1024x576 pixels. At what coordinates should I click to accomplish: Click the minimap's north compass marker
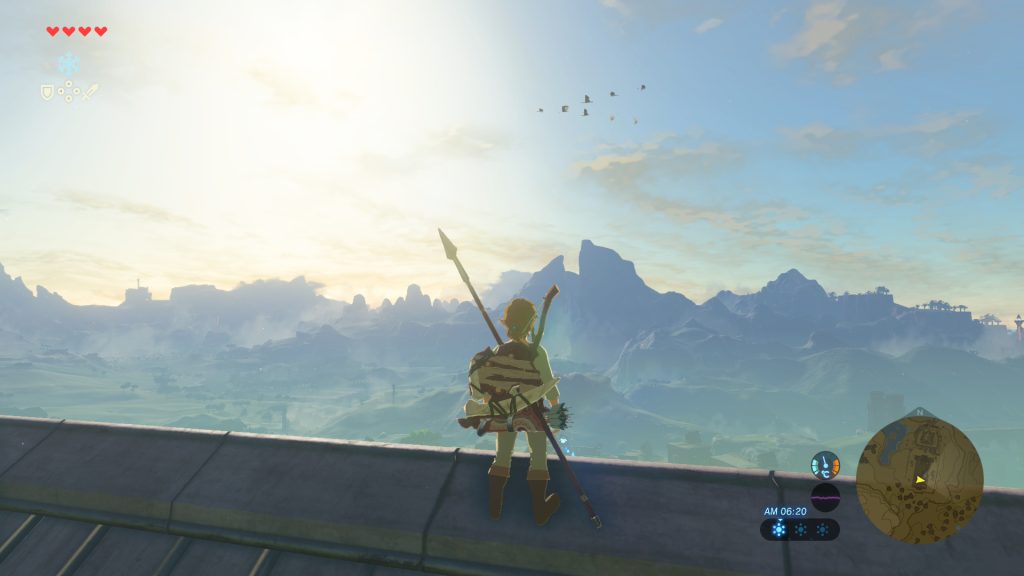[x=920, y=412]
